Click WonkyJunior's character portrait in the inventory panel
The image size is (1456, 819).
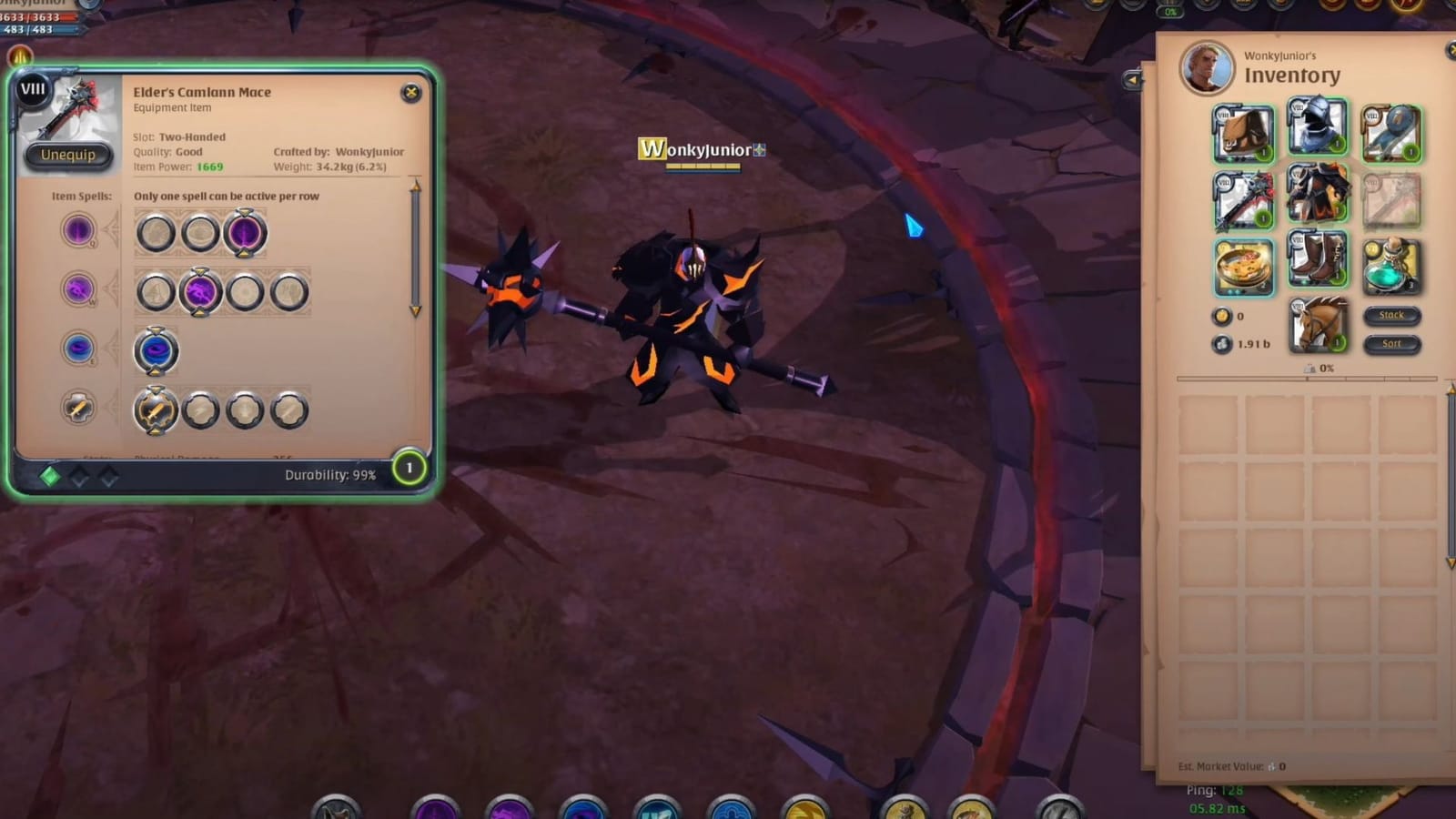point(1206,69)
